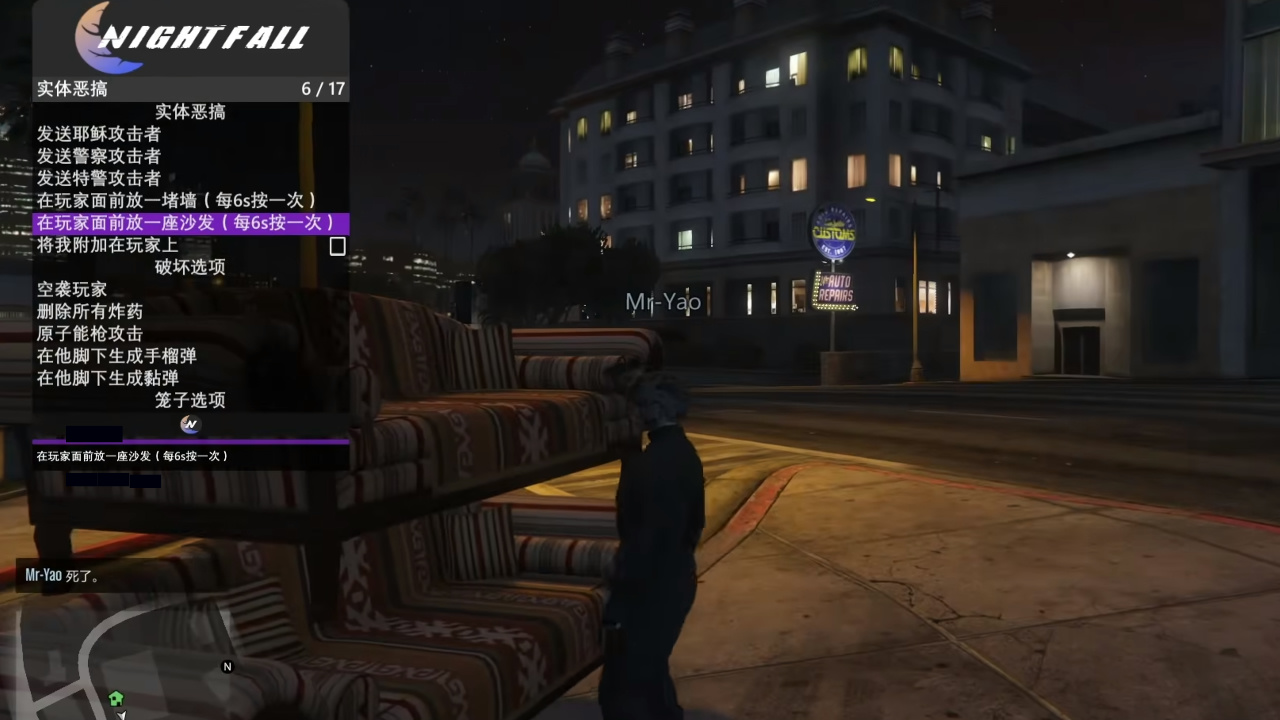Click the Nightfall logo banner
1280x720 pixels.
tap(191, 38)
